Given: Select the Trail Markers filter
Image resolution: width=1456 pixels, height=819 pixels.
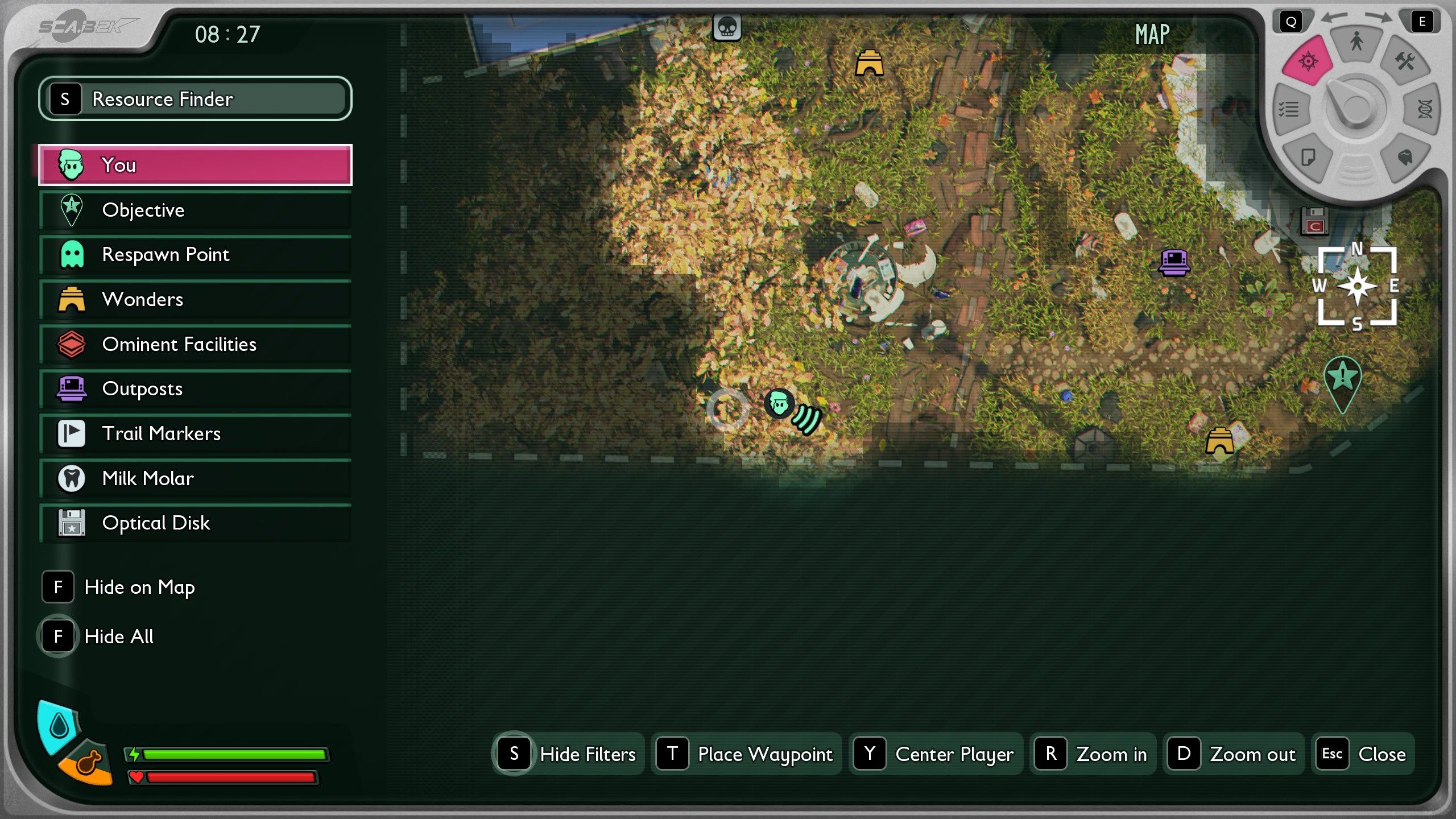Looking at the screenshot, I should [x=195, y=433].
